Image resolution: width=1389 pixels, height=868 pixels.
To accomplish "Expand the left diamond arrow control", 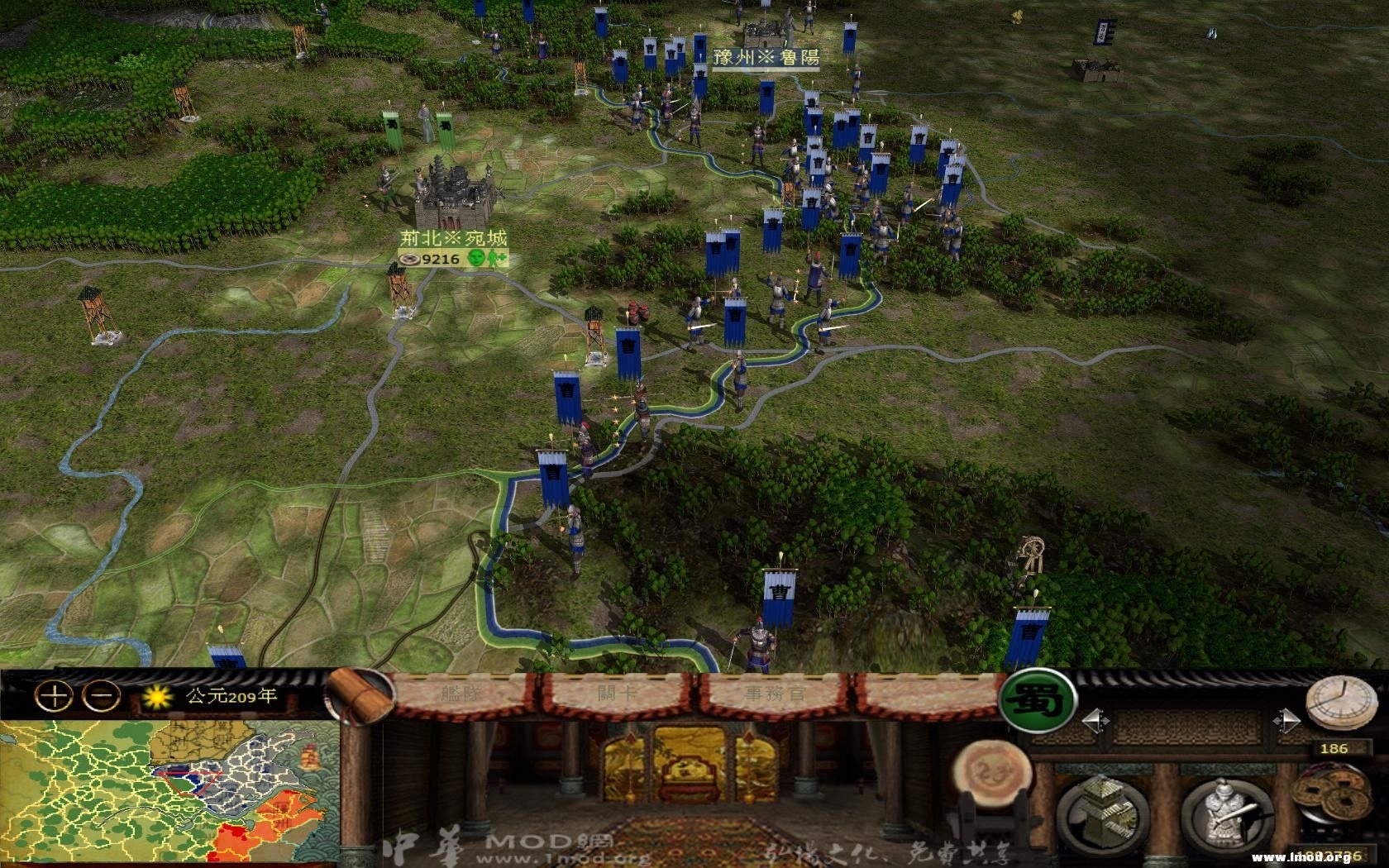I will click(x=1095, y=722).
